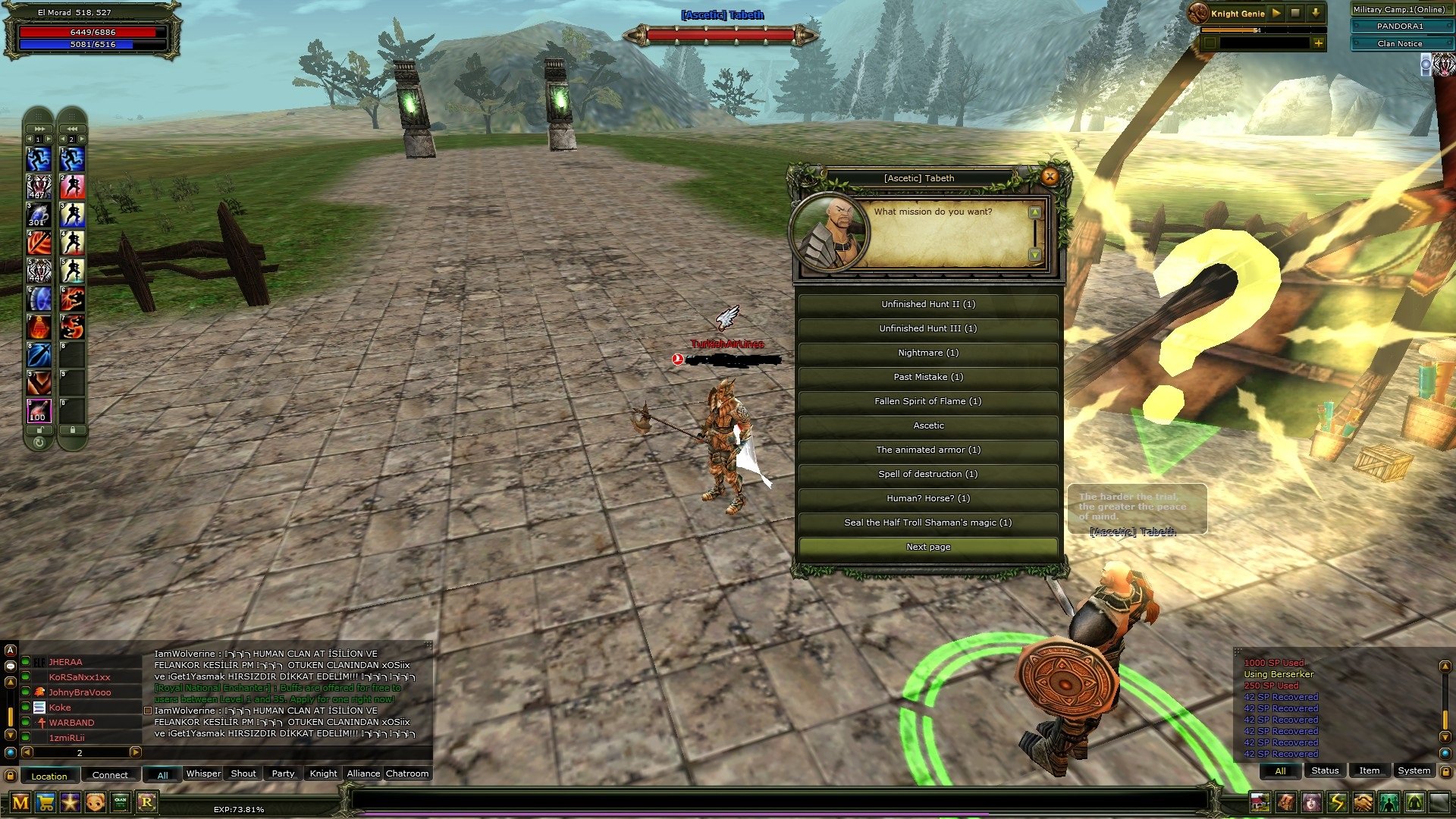The image size is (1456, 819).
Task: Collapse the Knight Genie panel arrow
Action: (1316, 13)
